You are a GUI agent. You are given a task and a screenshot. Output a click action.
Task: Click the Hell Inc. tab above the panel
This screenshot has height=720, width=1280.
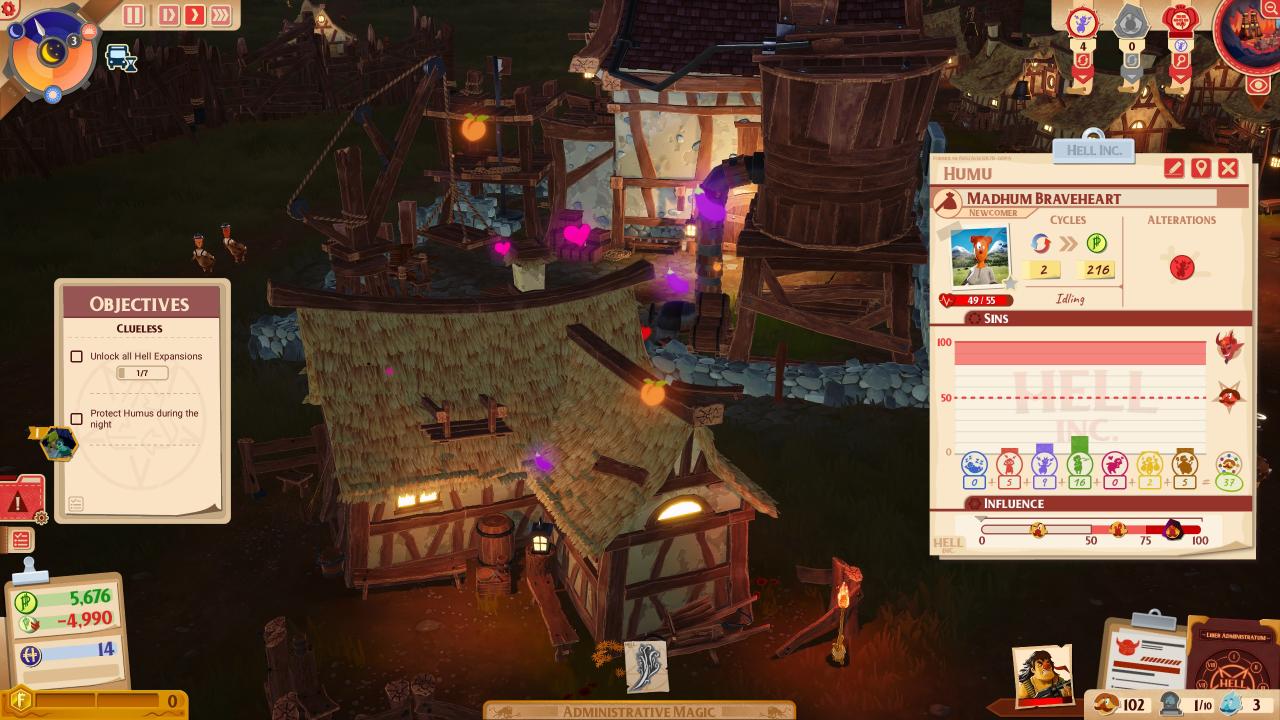click(x=1094, y=150)
